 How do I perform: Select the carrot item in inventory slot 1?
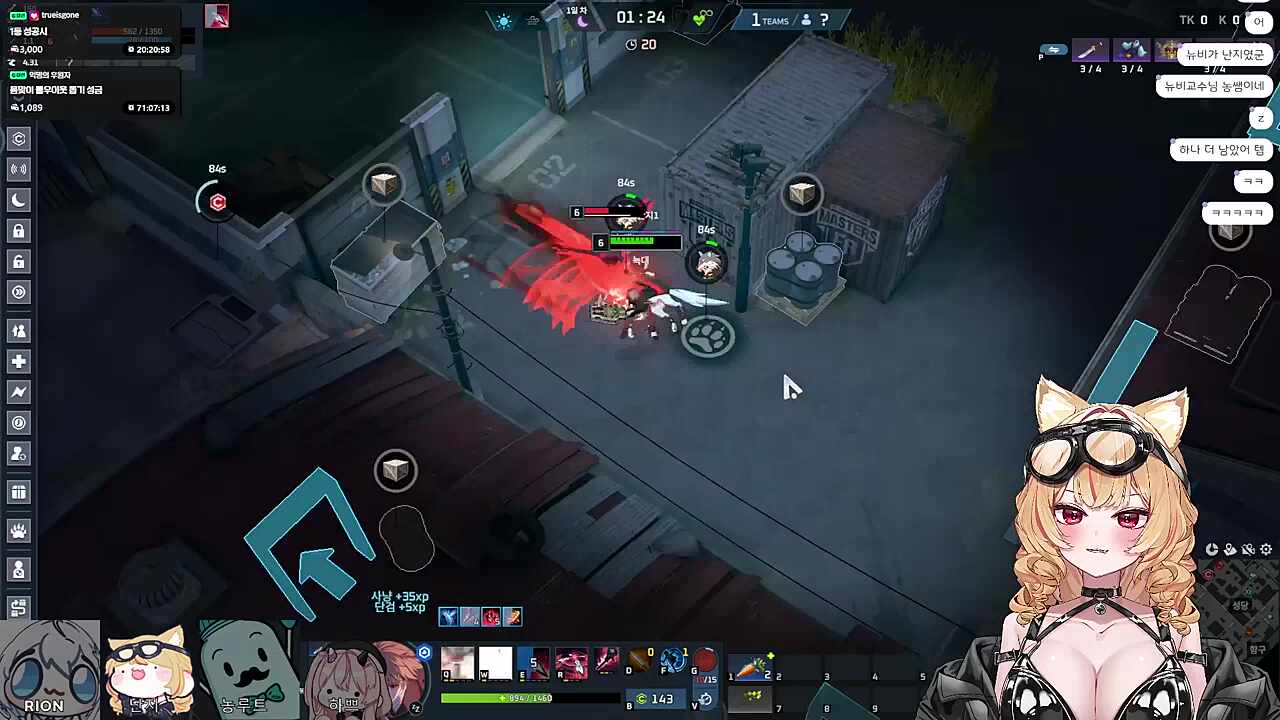[x=752, y=668]
